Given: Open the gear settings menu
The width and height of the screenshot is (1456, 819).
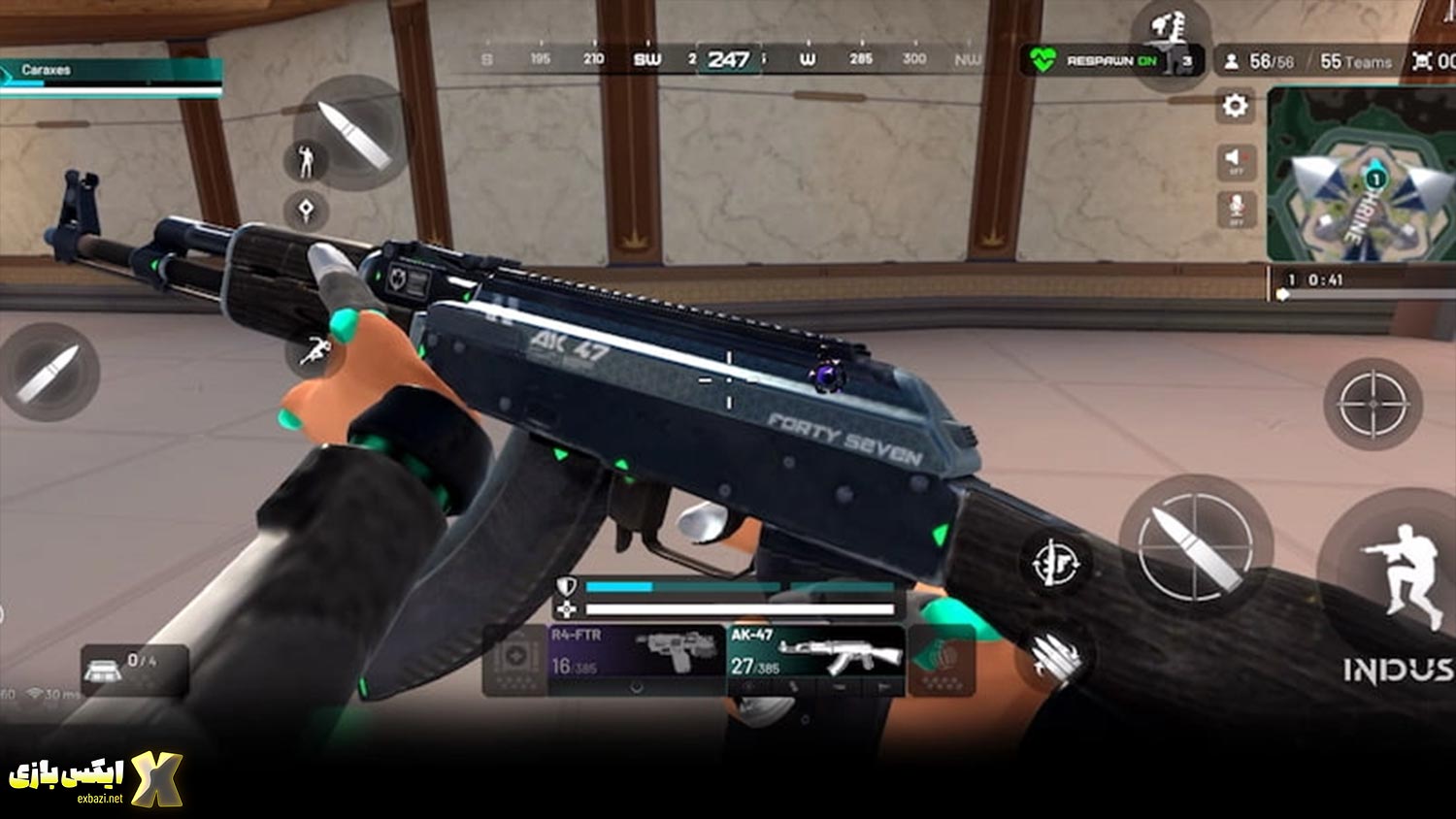Looking at the screenshot, I should pos(1235,105).
